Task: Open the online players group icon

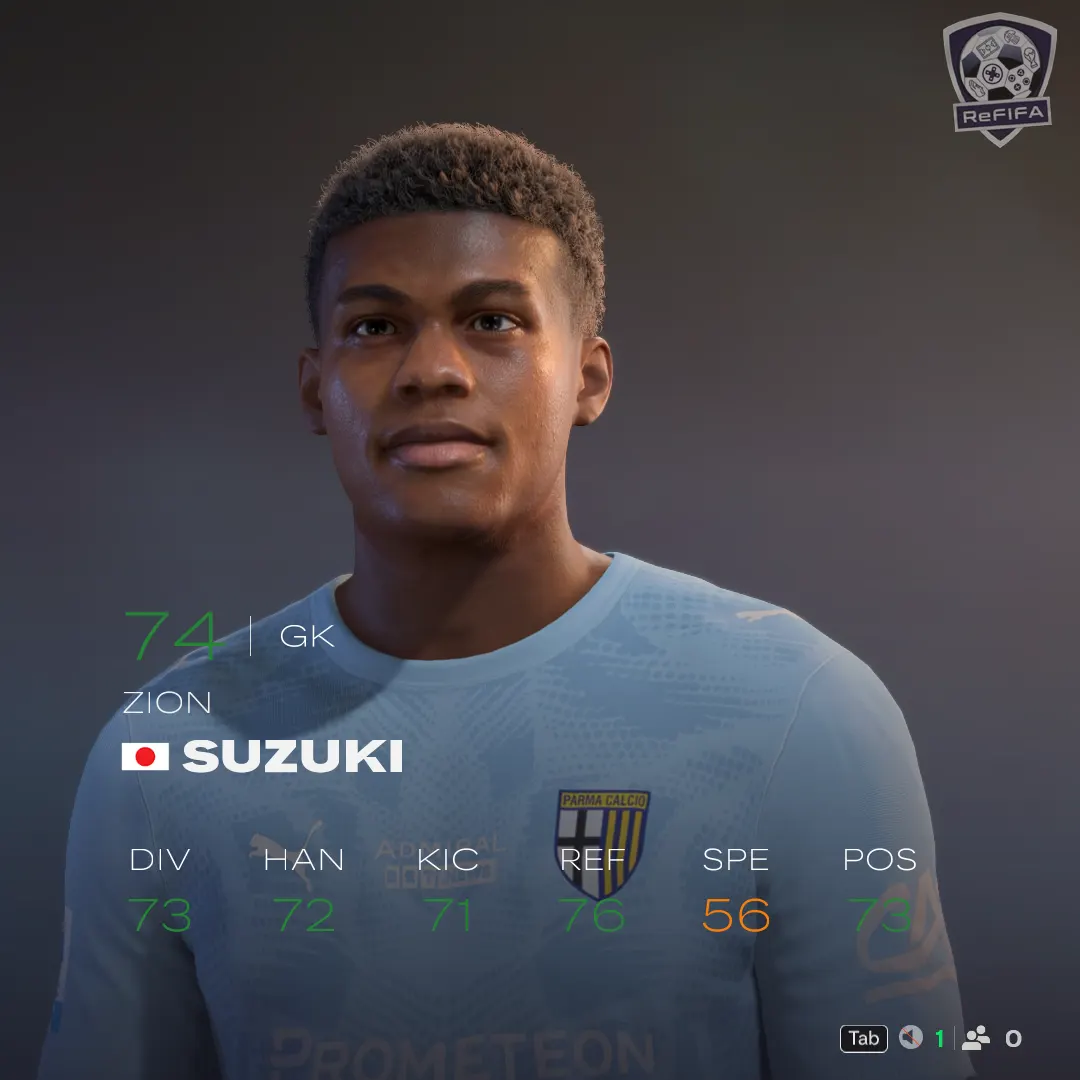Action: pyautogui.click(x=975, y=1038)
